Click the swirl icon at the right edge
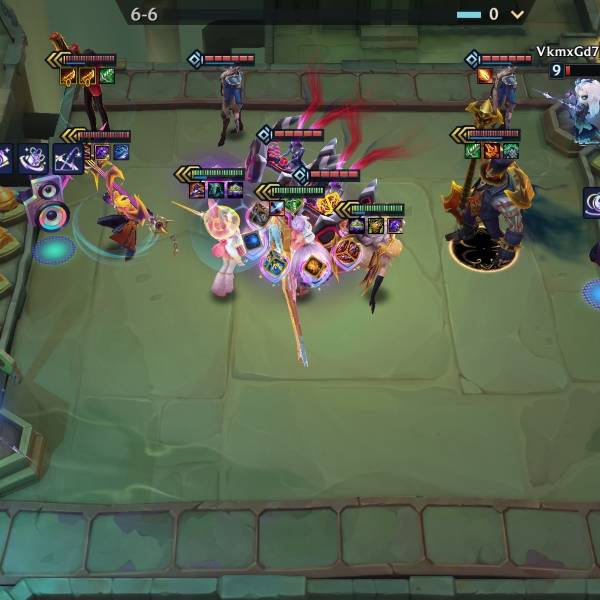This screenshot has width=600, height=600. [592, 203]
